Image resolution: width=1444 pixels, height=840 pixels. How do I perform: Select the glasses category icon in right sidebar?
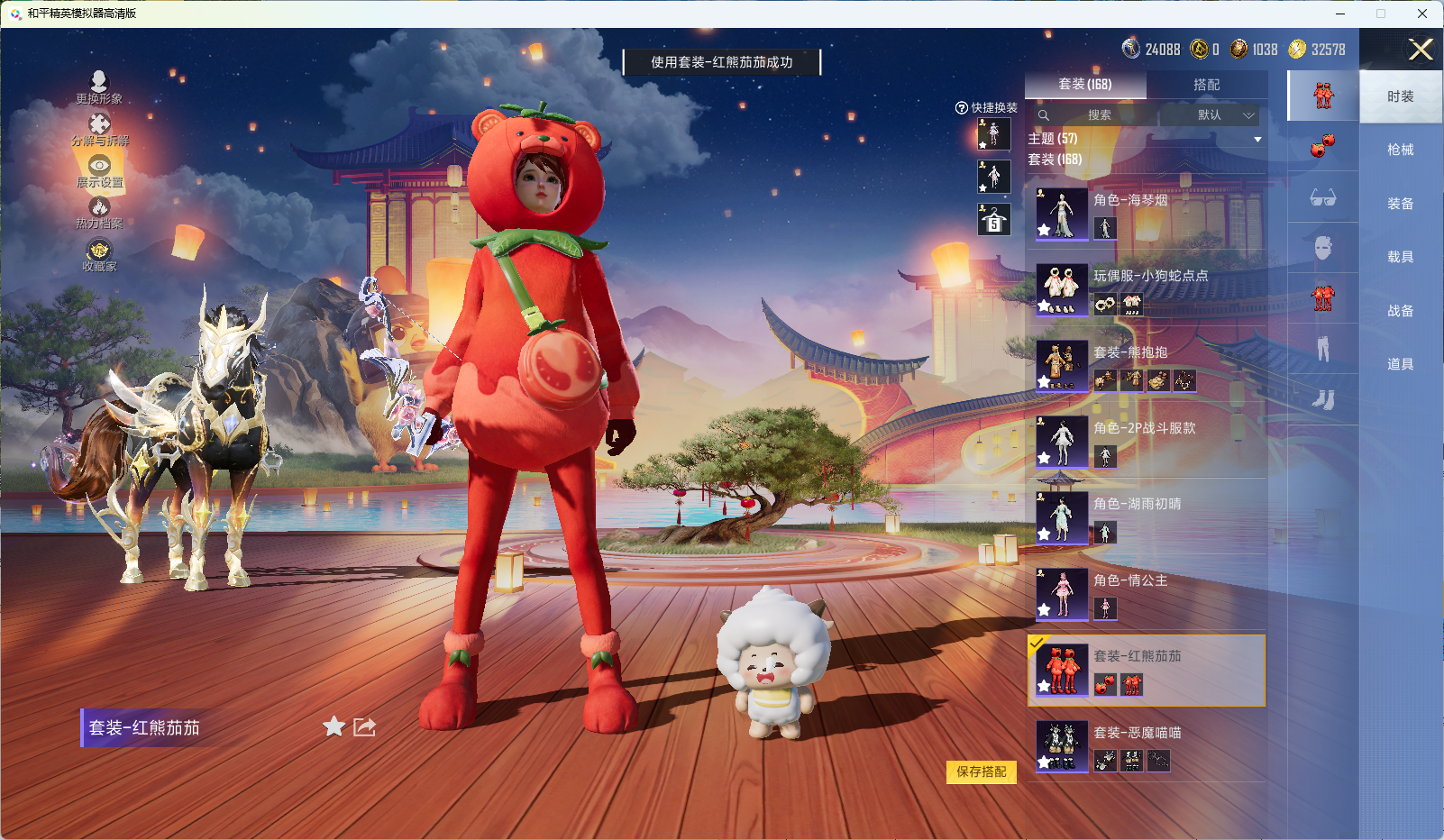1323,198
